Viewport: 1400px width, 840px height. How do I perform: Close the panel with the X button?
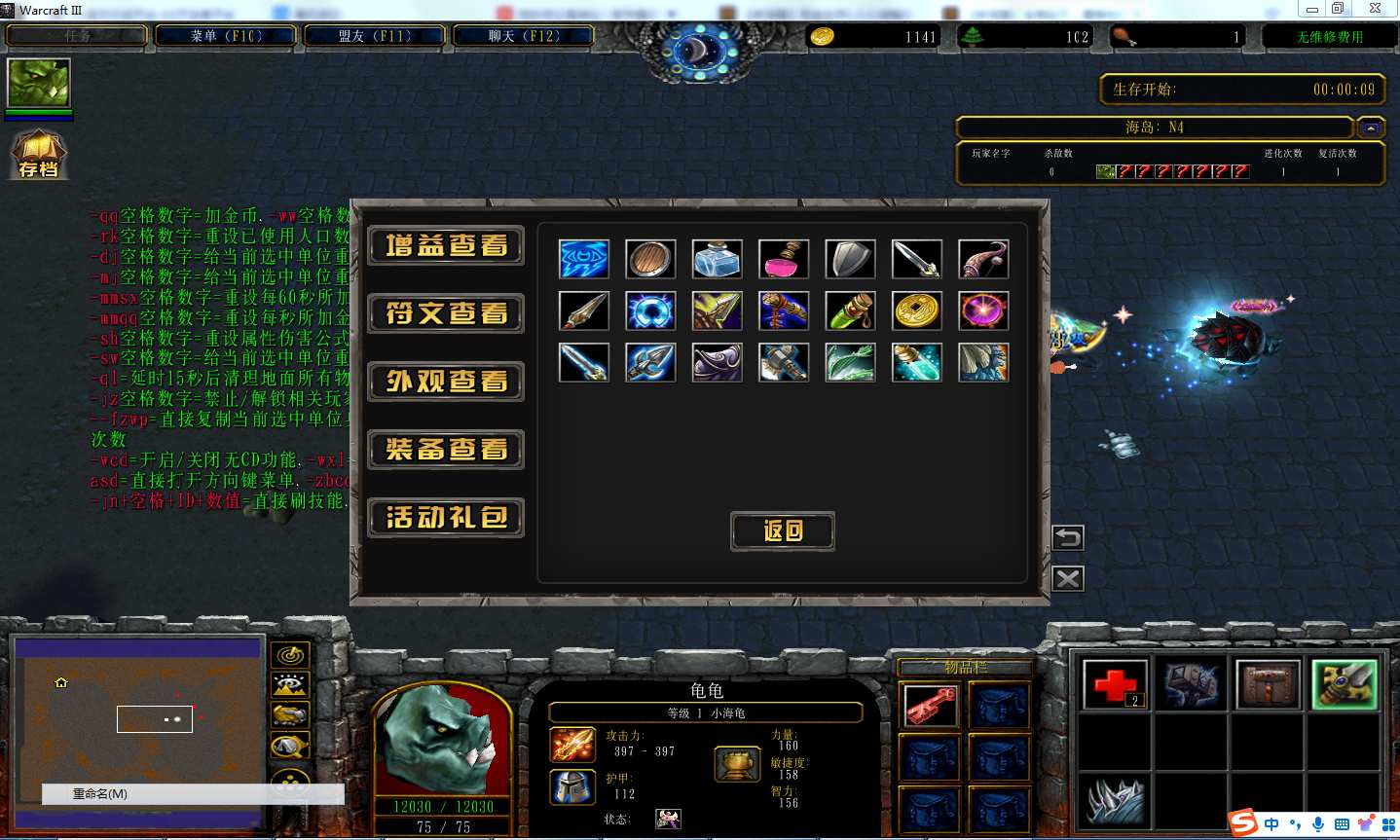[x=1068, y=579]
